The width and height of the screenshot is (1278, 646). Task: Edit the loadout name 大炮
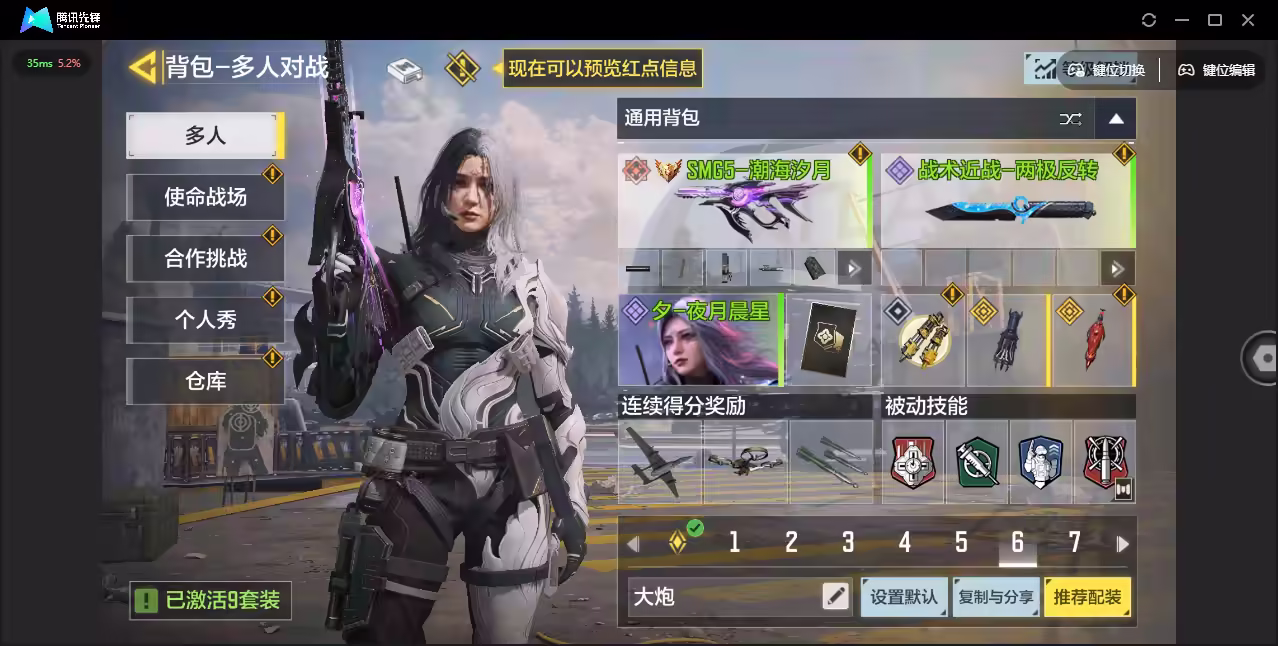point(835,597)
